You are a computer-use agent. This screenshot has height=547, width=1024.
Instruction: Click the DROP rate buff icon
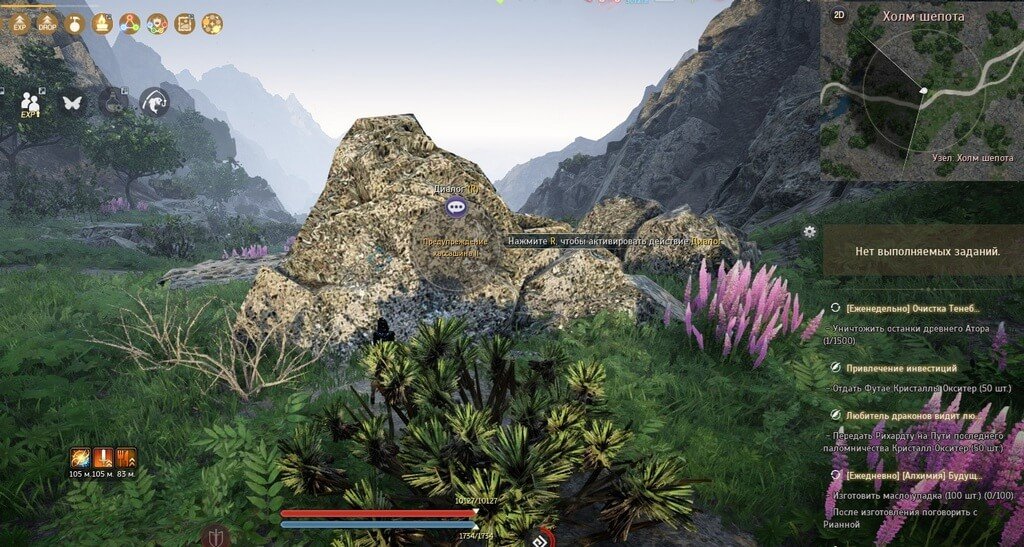46,23
